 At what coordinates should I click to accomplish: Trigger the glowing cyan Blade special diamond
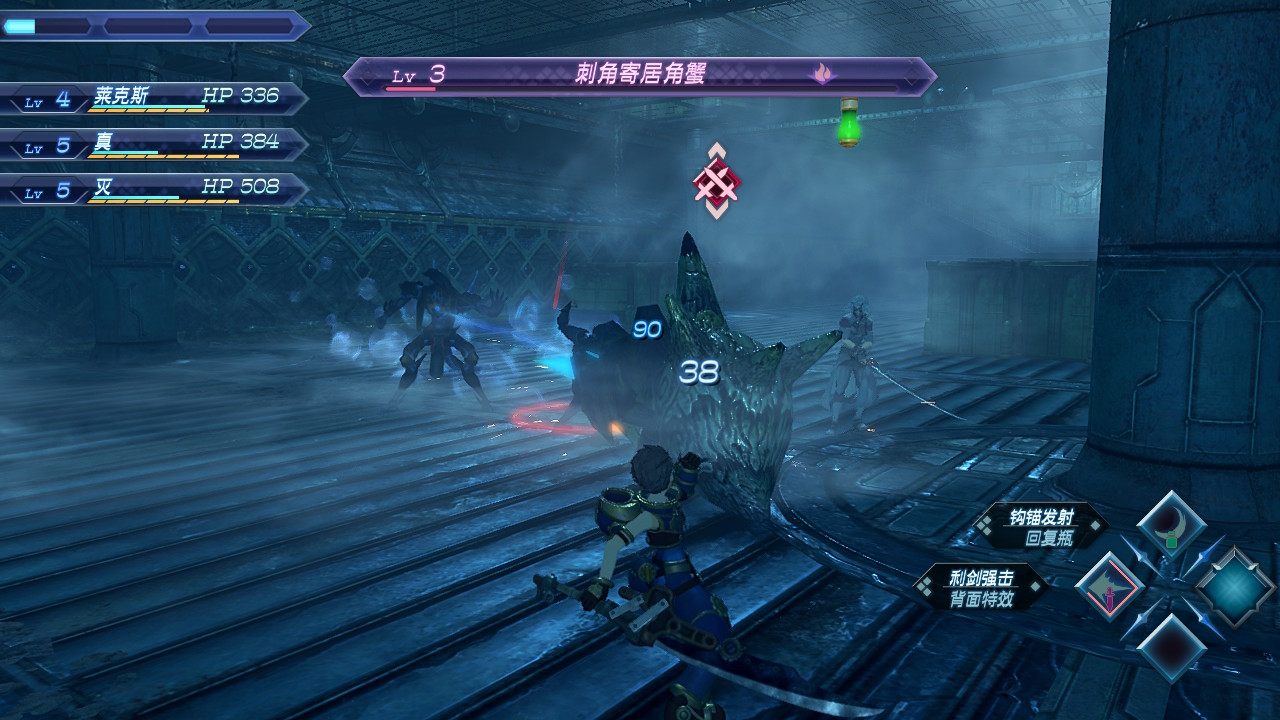1235,587
